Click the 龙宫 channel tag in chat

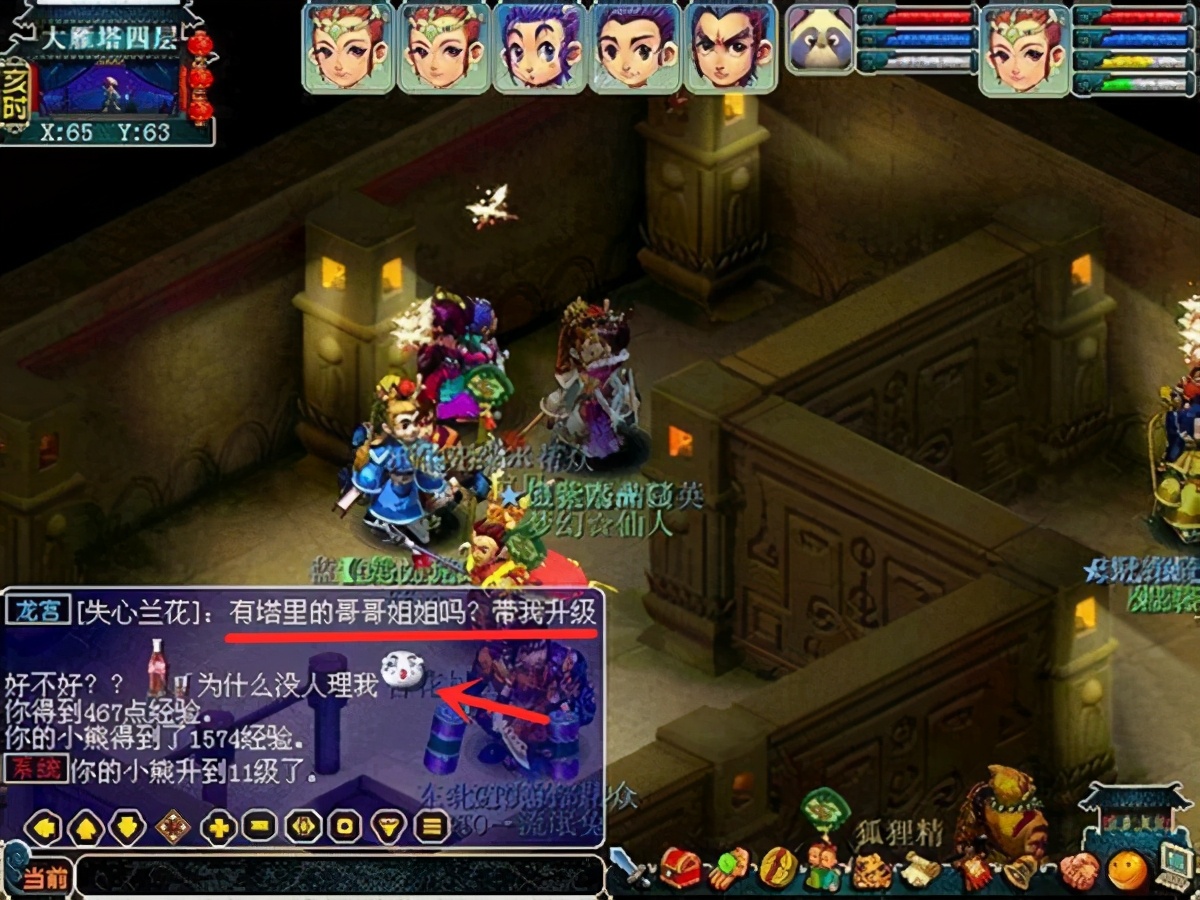pyautogui.click(x=38, y=611)
